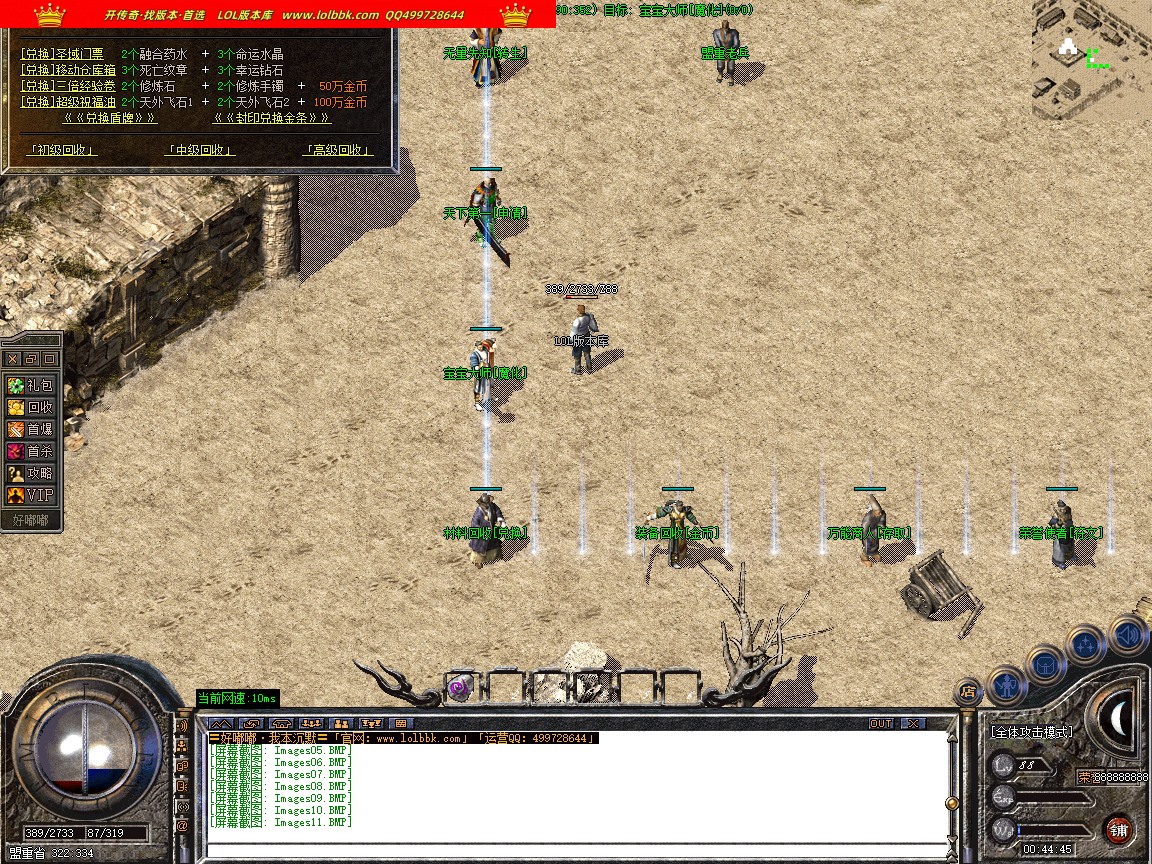Image resolution: width=1152 pixels, height=864 pixels.
Task: Choose 高级回收 advanced recycling
Action: pyautogui.click(x=337, y=150)
